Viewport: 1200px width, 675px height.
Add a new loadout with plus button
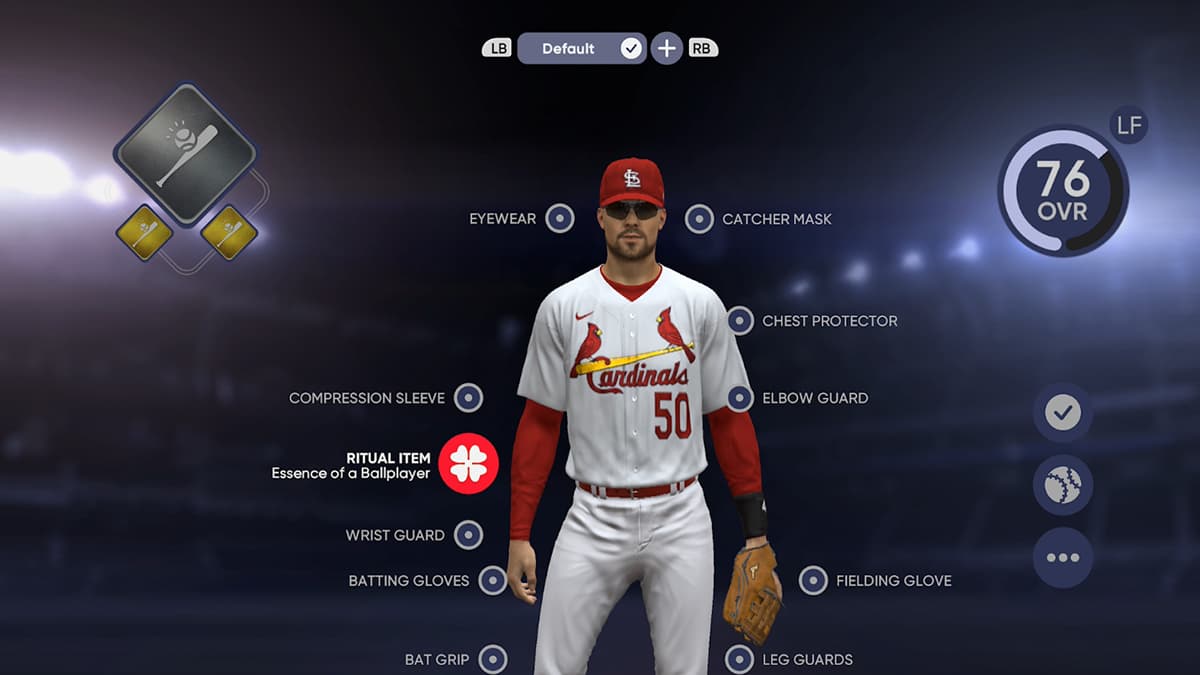[x=667, y=48]
